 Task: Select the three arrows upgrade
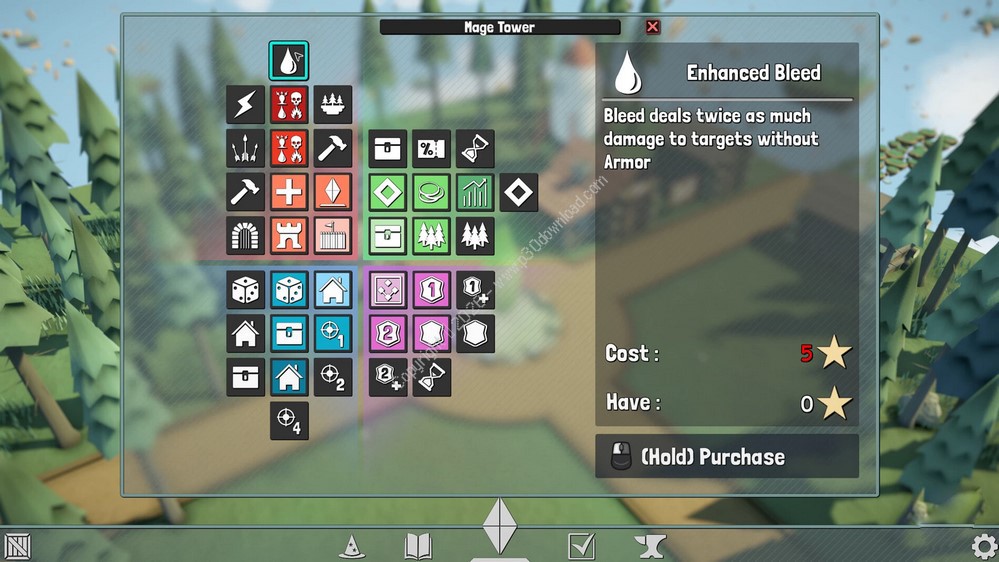[245, 149]
